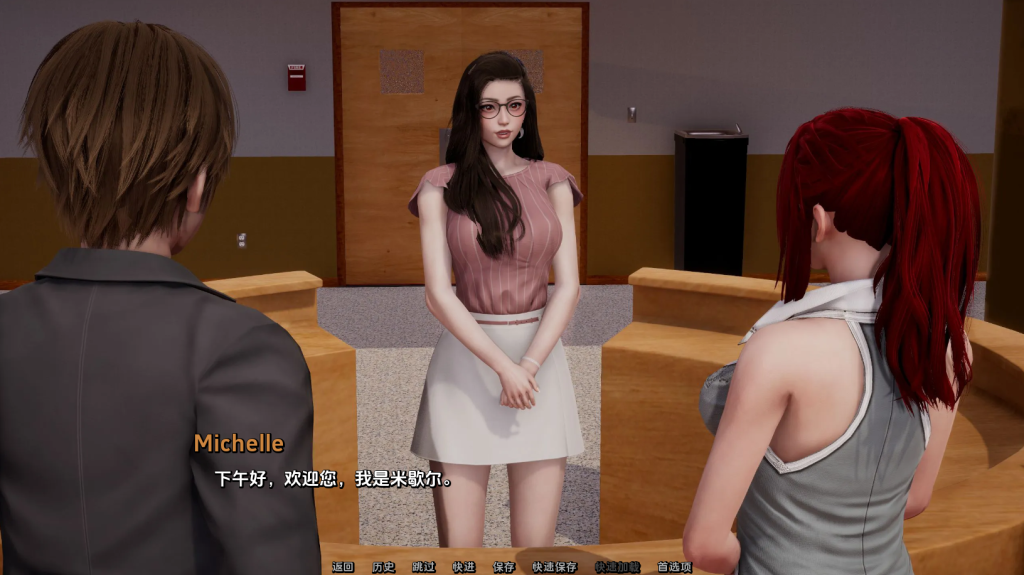Open 首选项 (Preferences)

674,567
